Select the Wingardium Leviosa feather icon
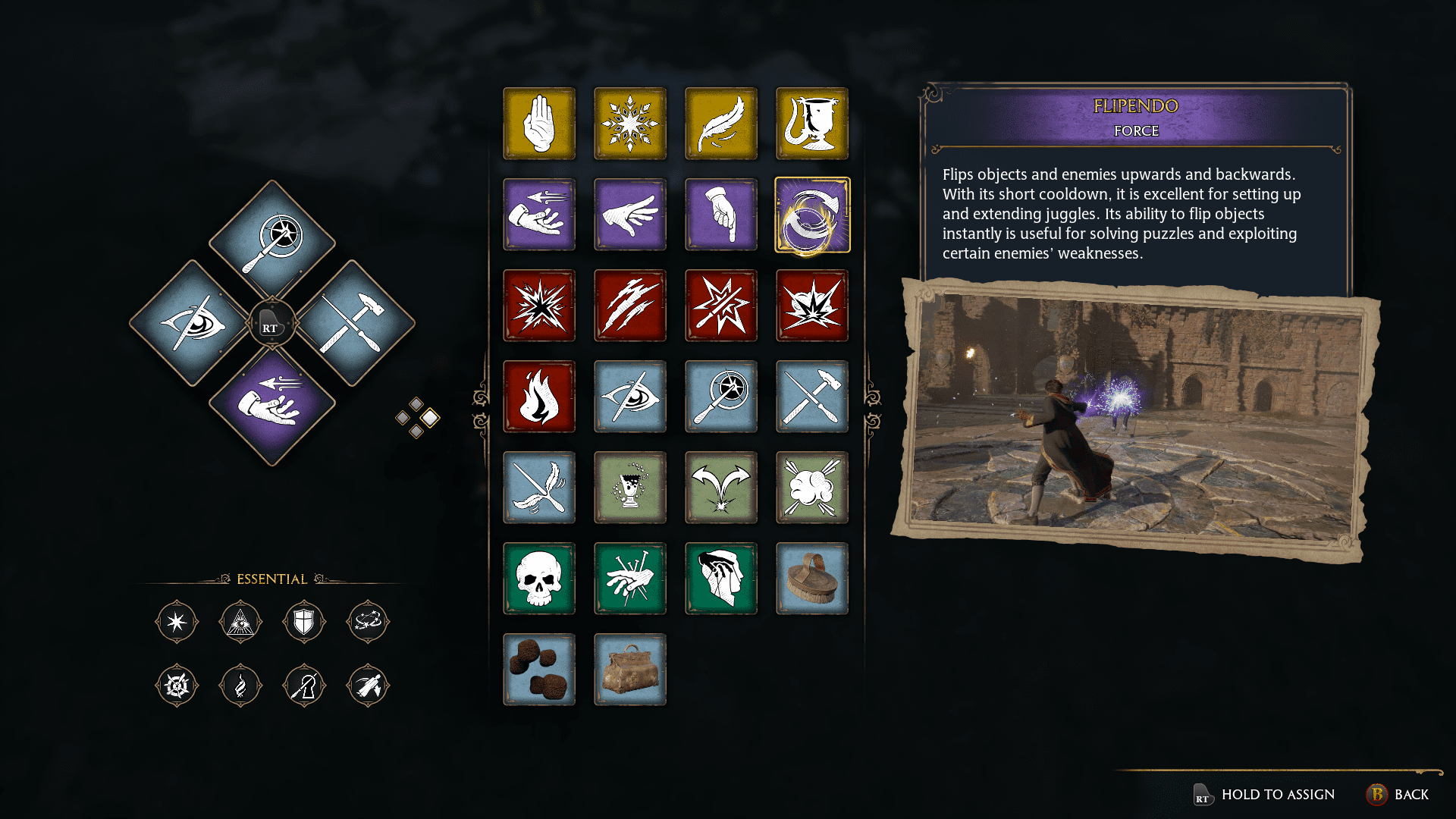This screenshot has height=819, width=1456. tap(721, 124)
